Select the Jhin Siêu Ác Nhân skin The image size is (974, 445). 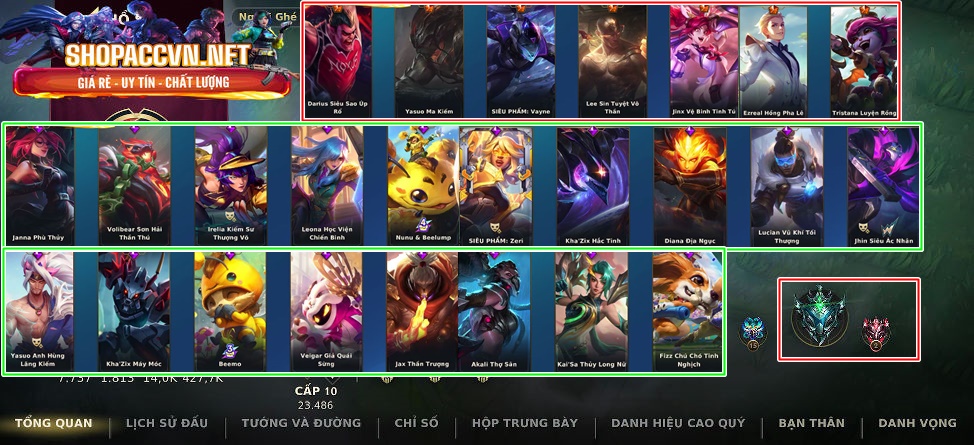point(883,187)
